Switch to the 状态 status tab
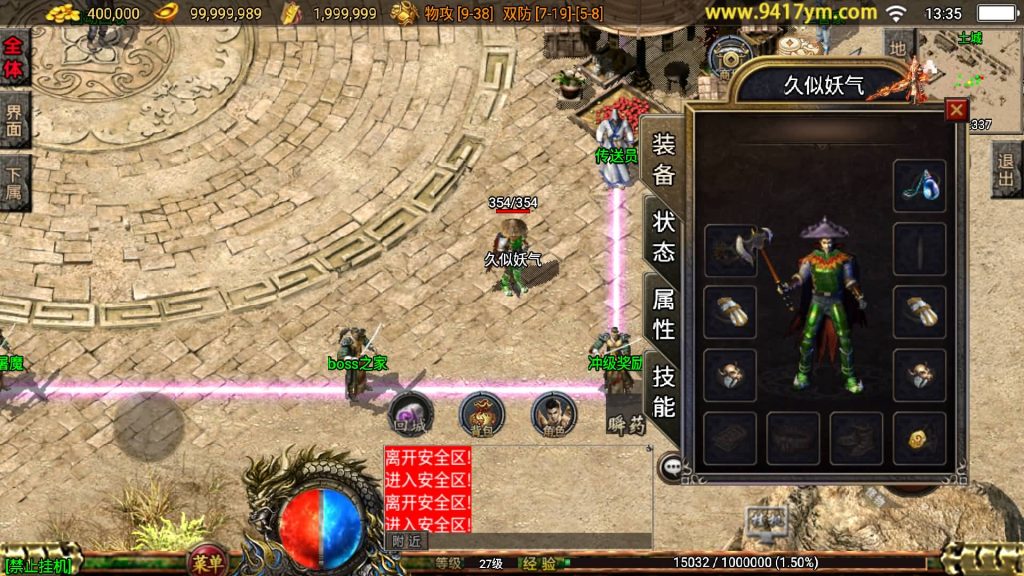This screenshot has height=576, width=1024. 663,237
